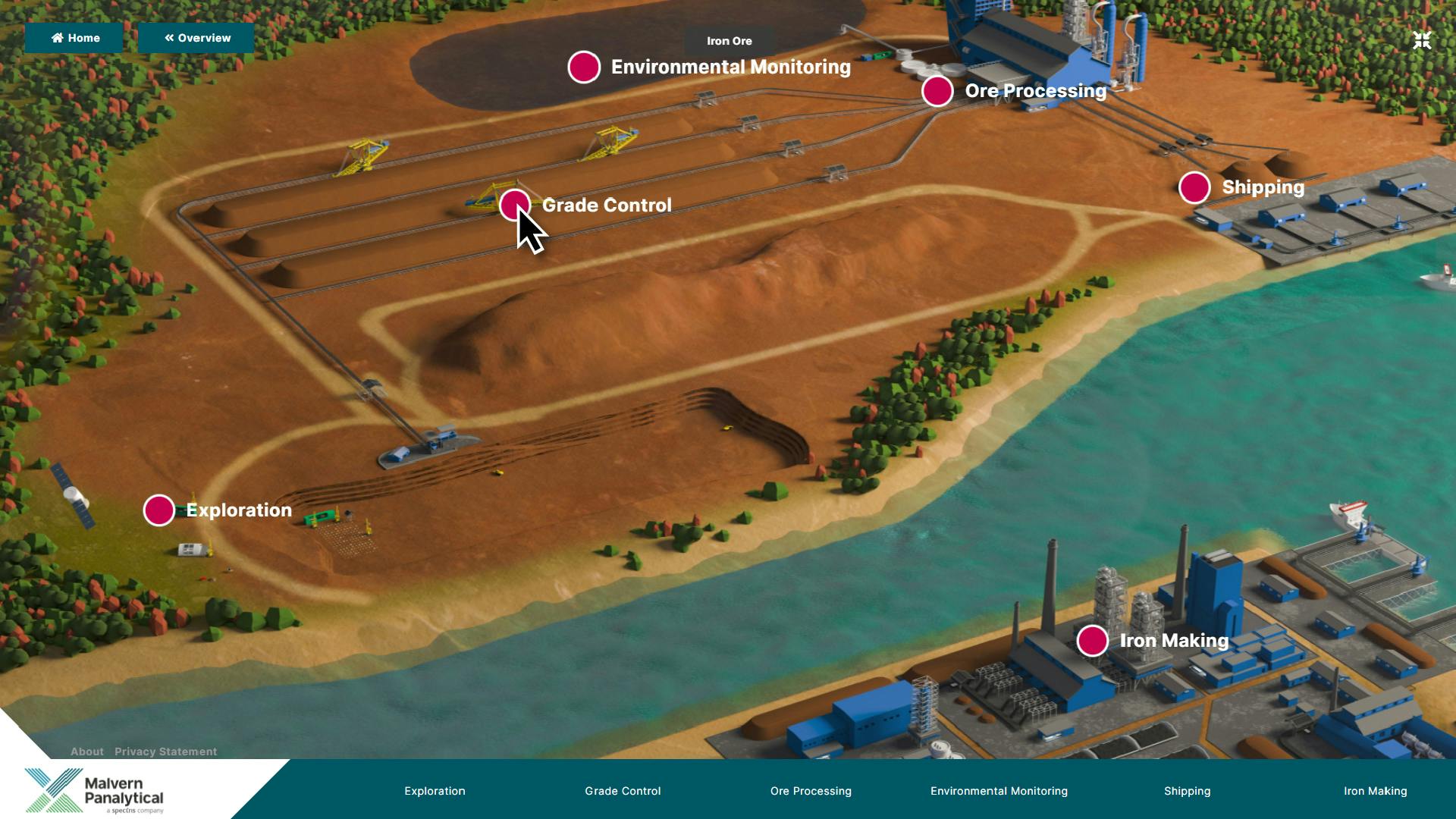Open the Shipping hotspot on the map
The height and width of the screenshot is (819, 1456).
1194,187
